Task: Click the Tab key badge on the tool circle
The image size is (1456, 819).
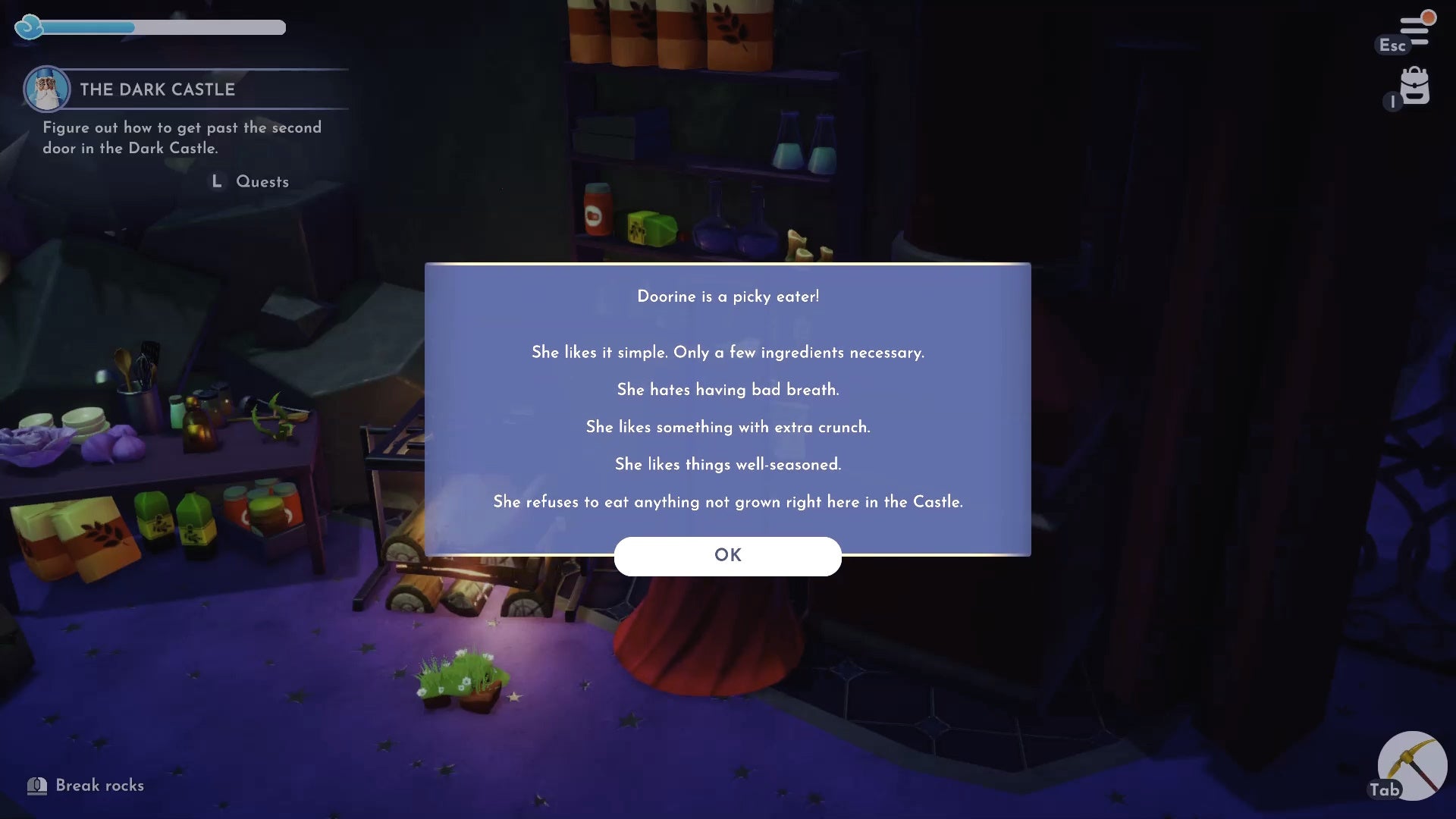Action: pos(1385,789)
